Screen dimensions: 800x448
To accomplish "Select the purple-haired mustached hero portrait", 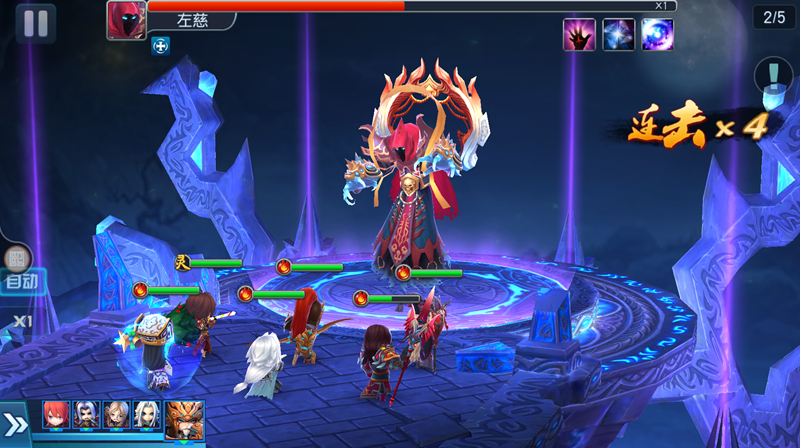I will coord(86,415).
